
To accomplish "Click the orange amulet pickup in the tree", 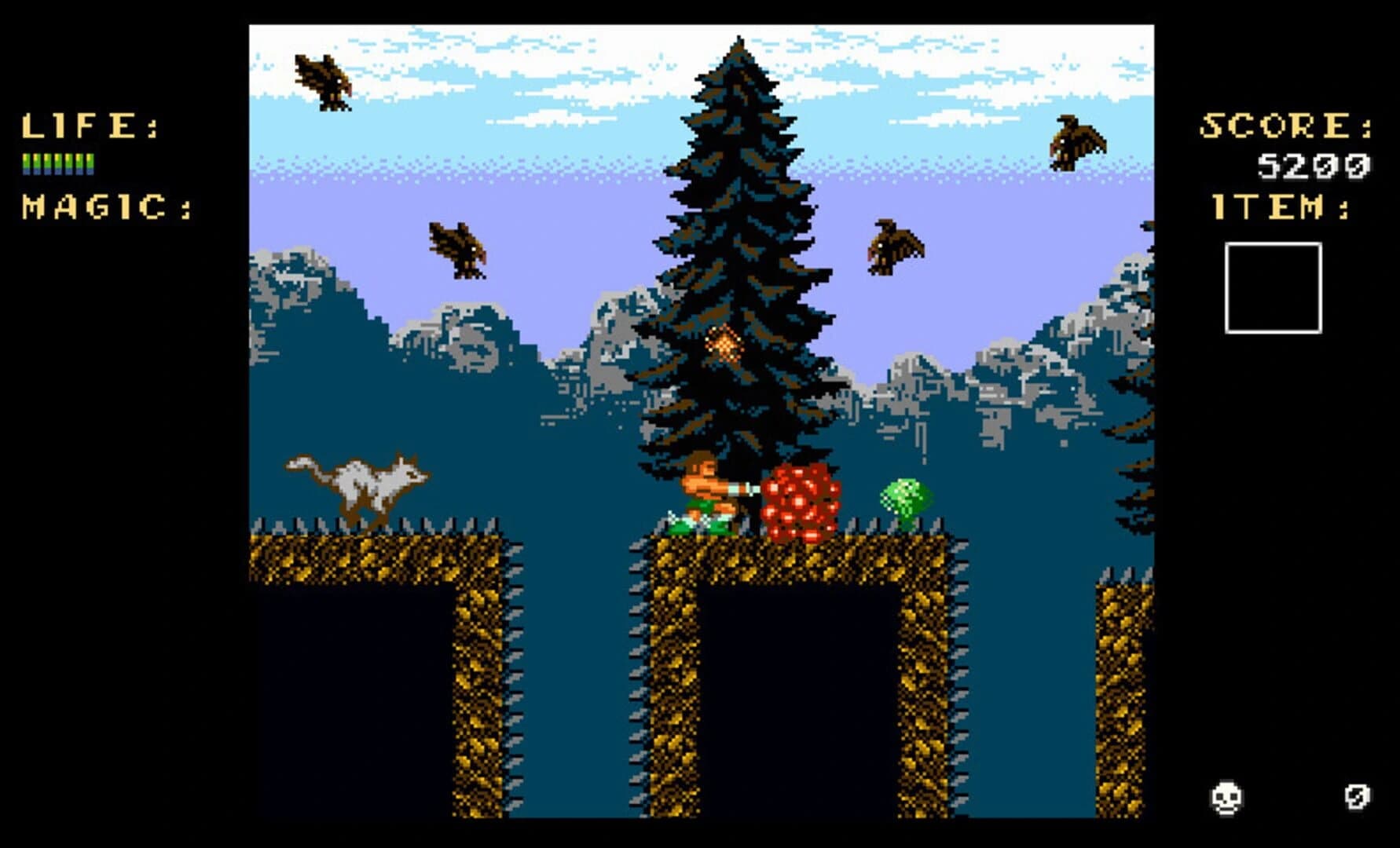I will (x=722, y=344).
